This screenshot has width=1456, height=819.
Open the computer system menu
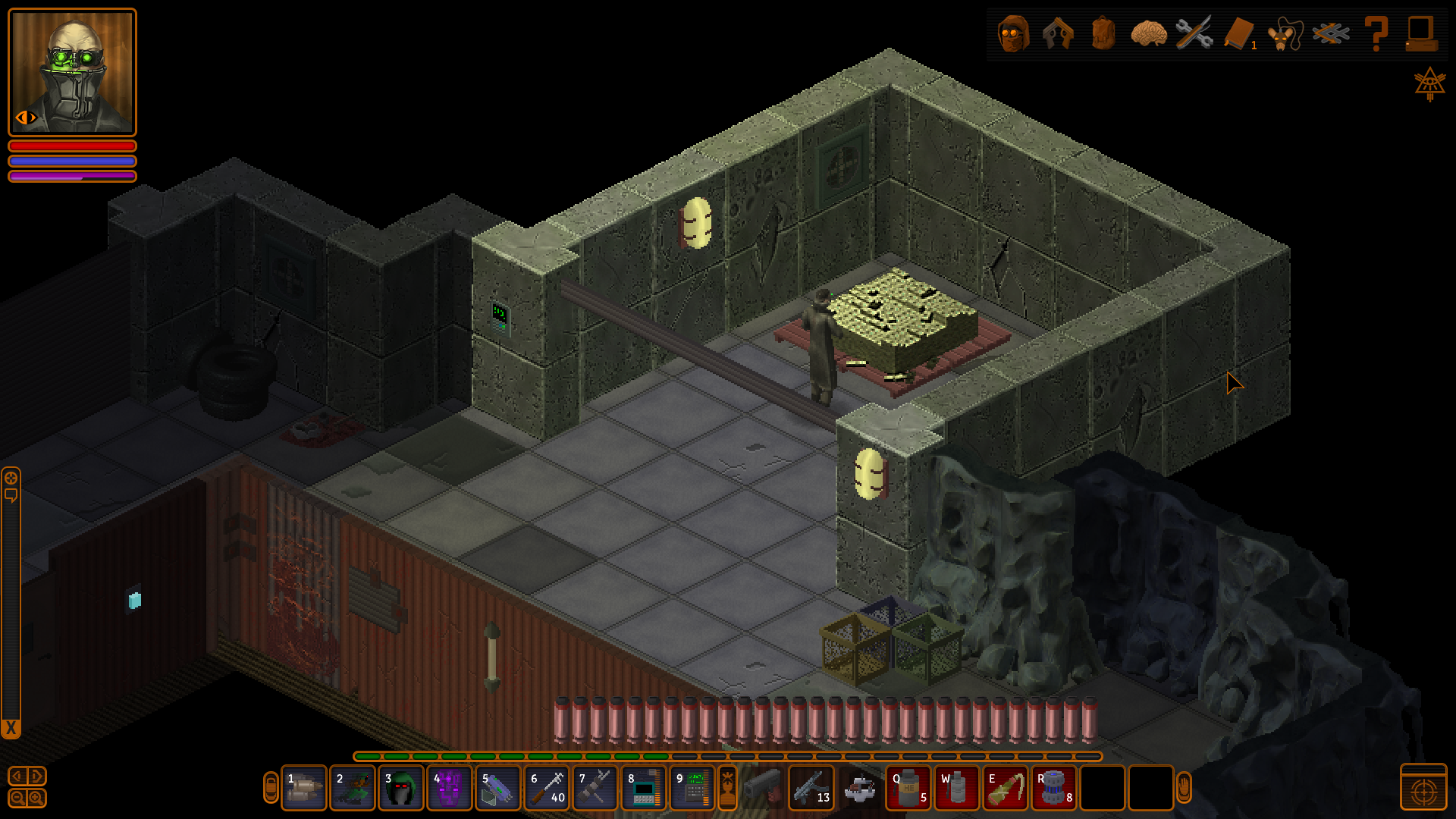1420,33
